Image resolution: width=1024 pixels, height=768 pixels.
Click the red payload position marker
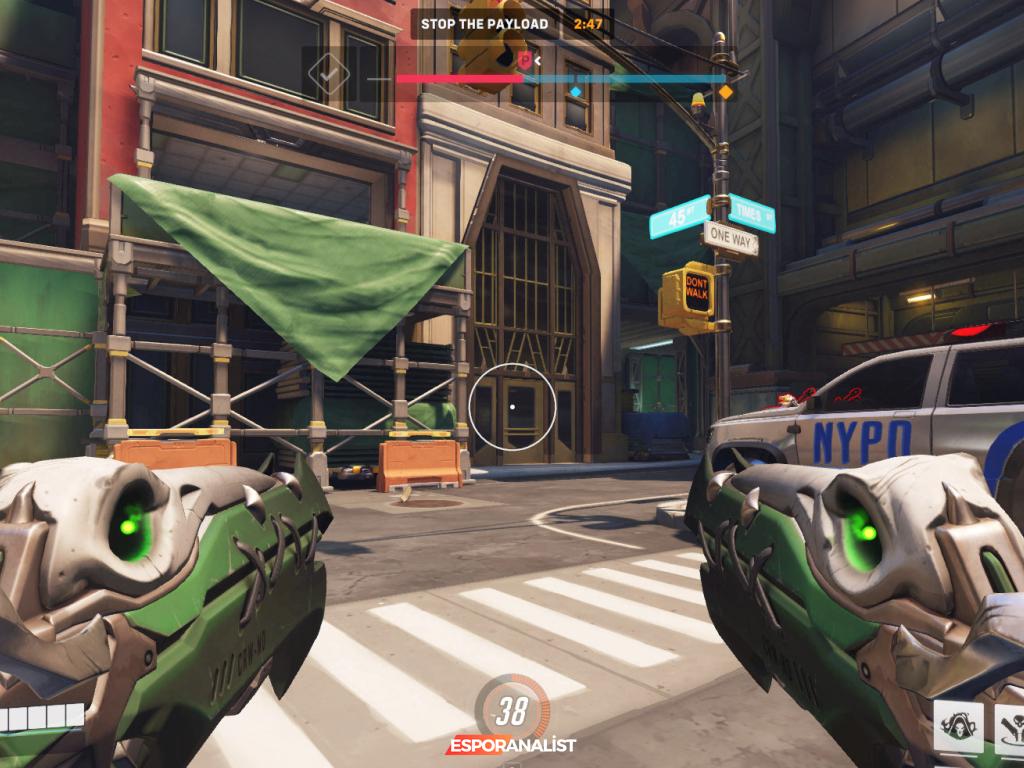point(524,61)
